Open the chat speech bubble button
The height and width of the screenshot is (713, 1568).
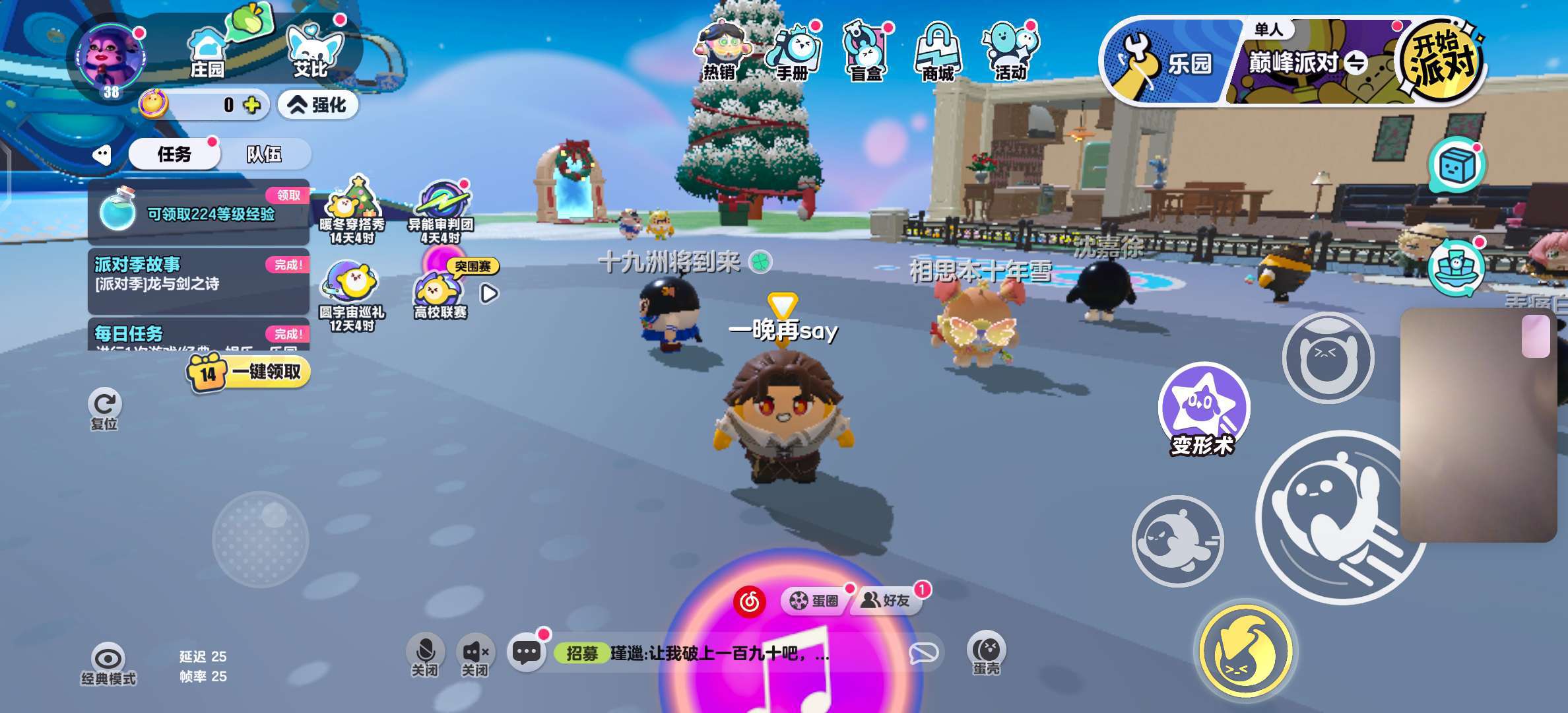[526, 653]
